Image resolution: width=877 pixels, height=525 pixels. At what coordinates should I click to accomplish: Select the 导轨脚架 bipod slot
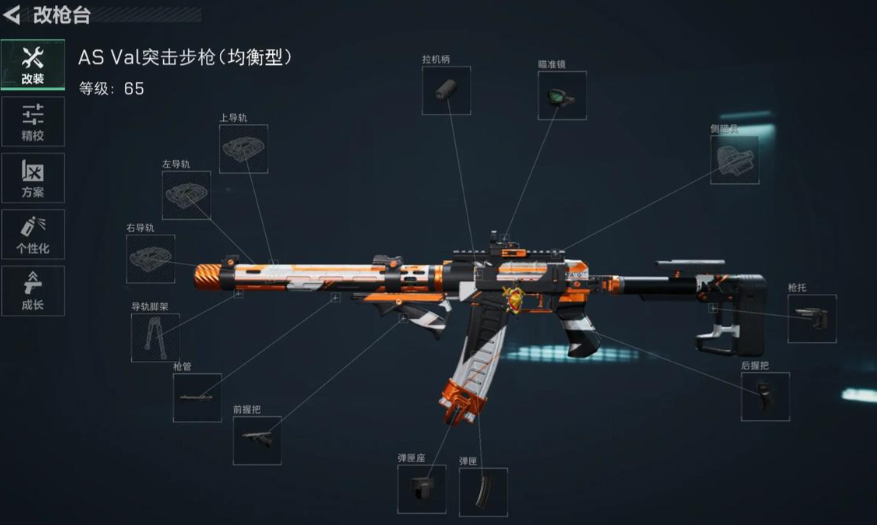[155, 338]
